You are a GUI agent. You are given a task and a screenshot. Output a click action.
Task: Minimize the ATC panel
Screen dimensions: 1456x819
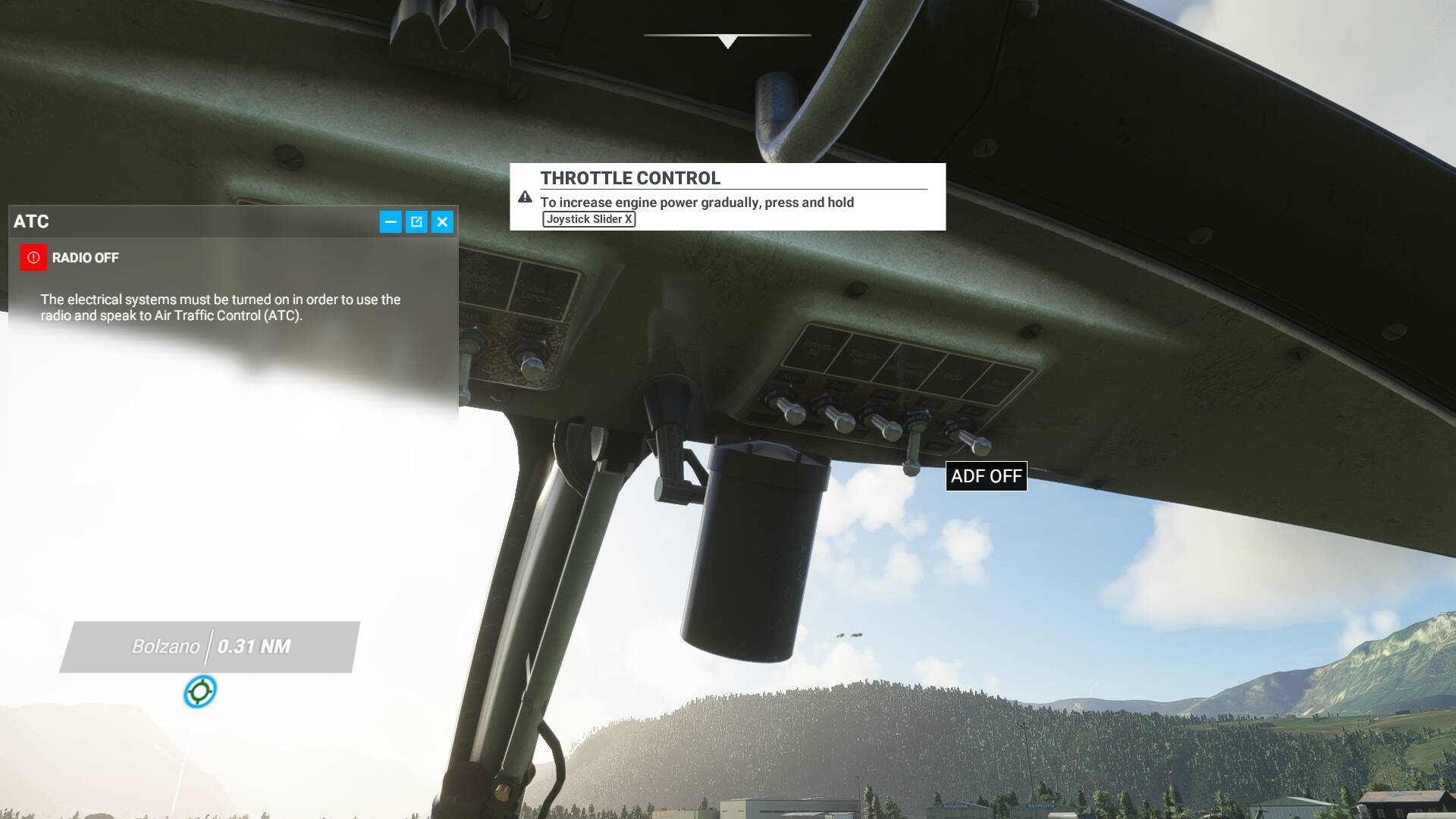tap(391, 221)
